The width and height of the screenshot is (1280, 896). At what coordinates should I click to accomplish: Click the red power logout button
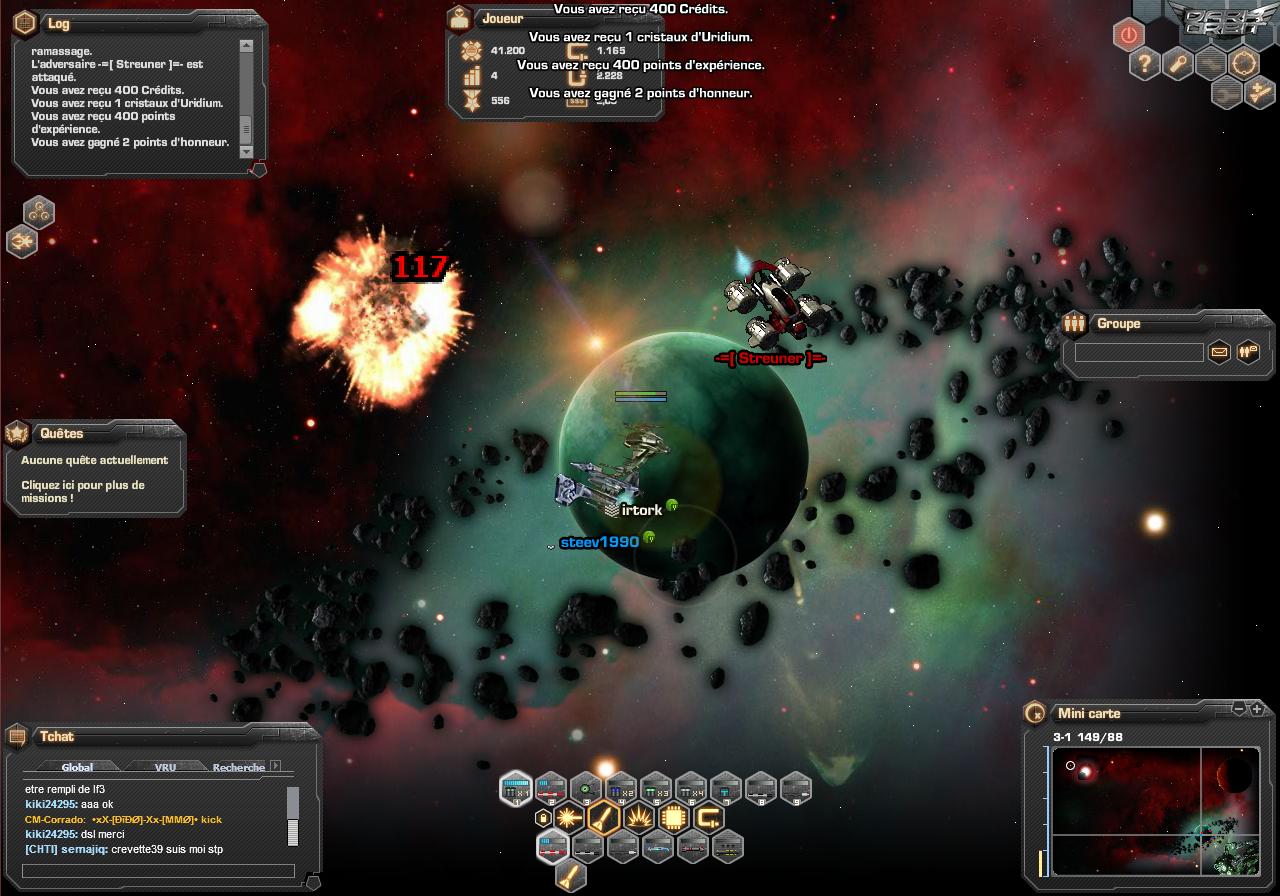[1128, 35]
